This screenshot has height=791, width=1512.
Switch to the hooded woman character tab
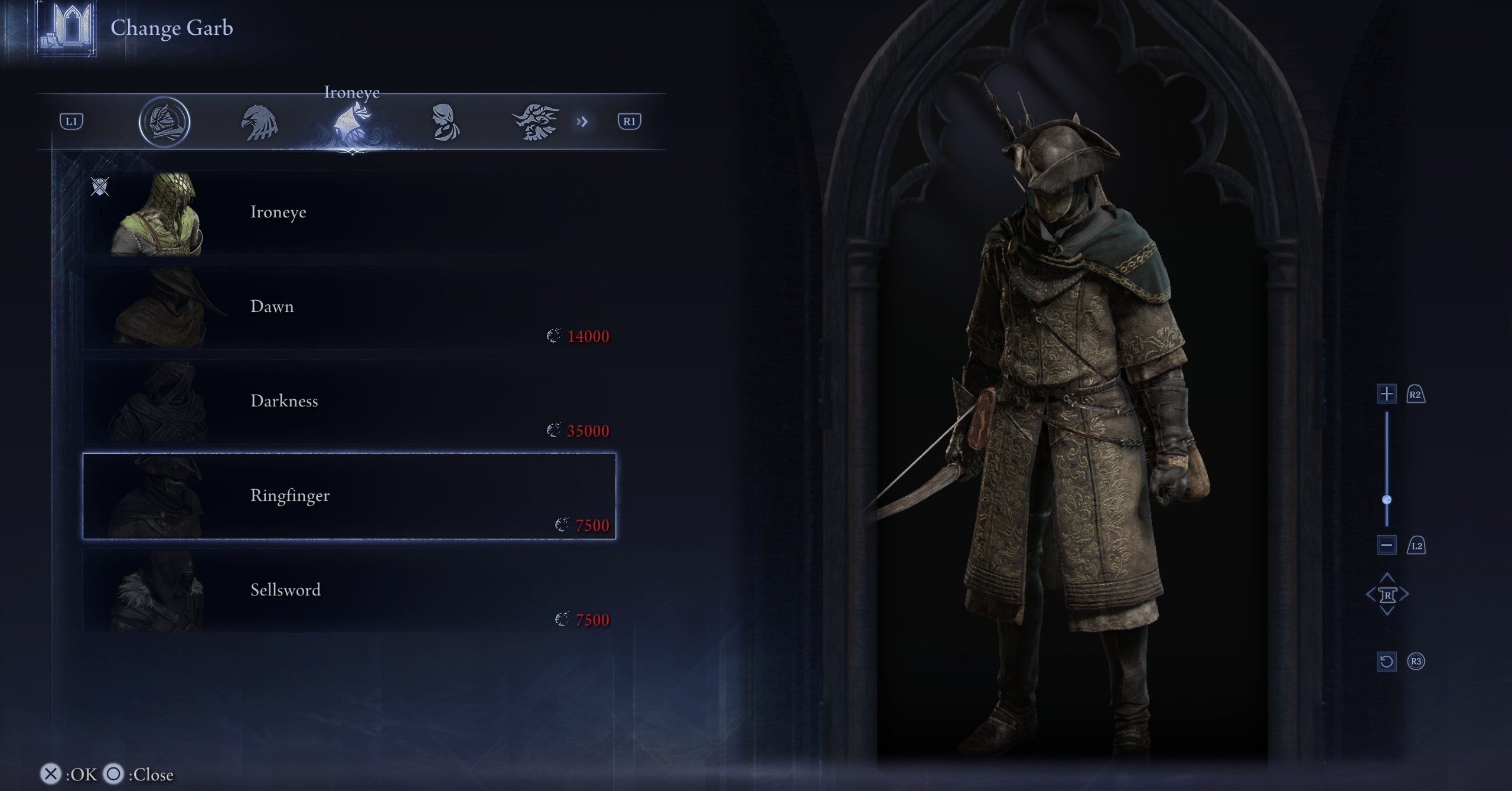point(444,122)
